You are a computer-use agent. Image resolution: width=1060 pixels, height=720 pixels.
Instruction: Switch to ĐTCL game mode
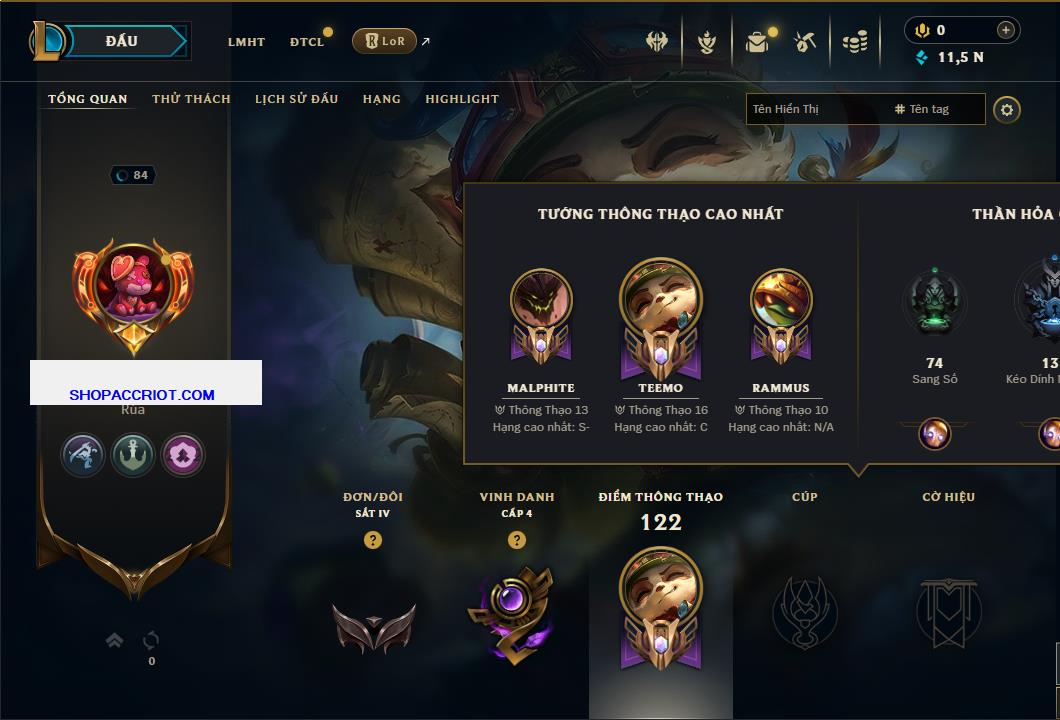tap(307, 42)
